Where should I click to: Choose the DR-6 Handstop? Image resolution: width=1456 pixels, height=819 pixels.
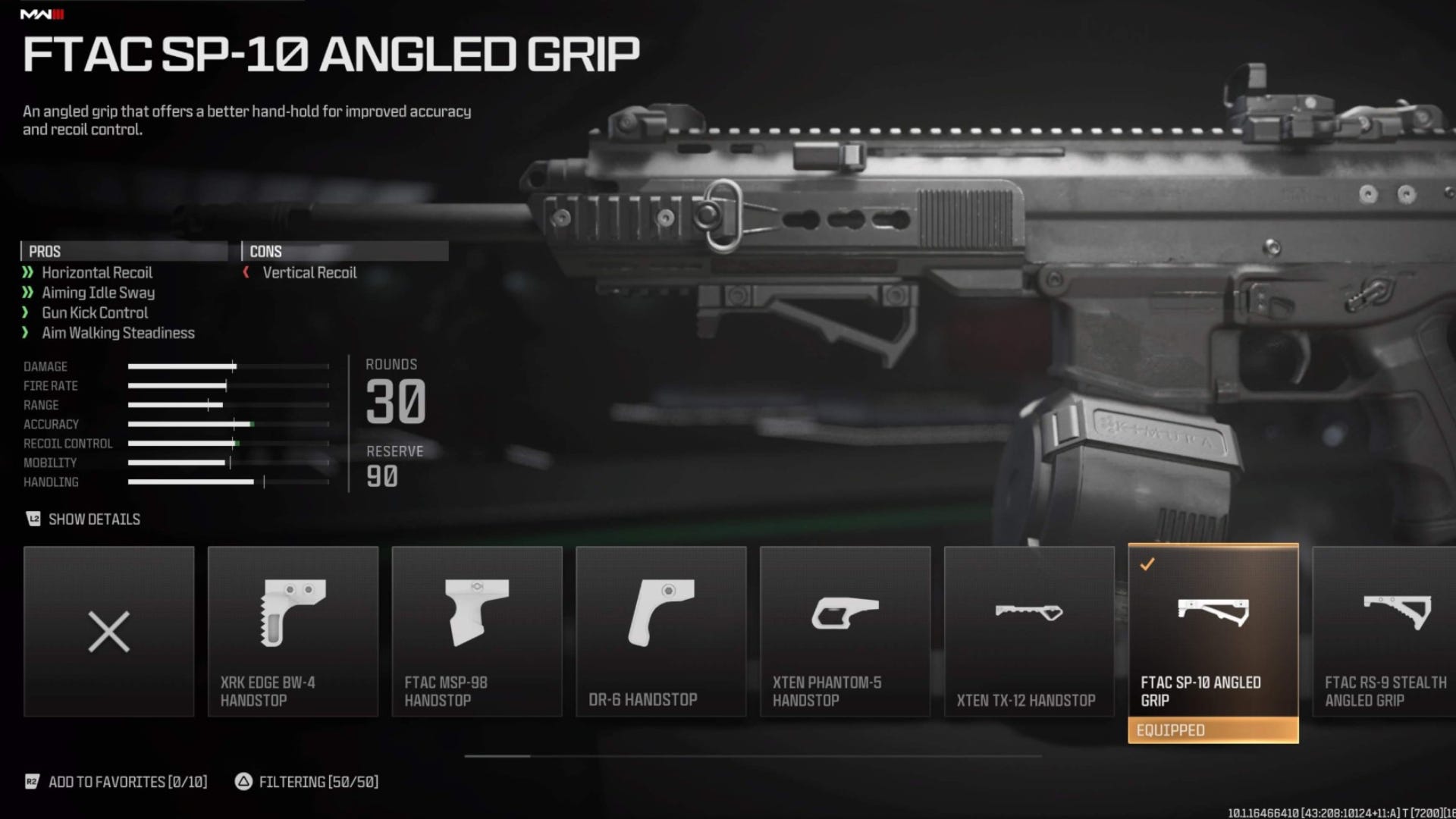pos(661,631)
